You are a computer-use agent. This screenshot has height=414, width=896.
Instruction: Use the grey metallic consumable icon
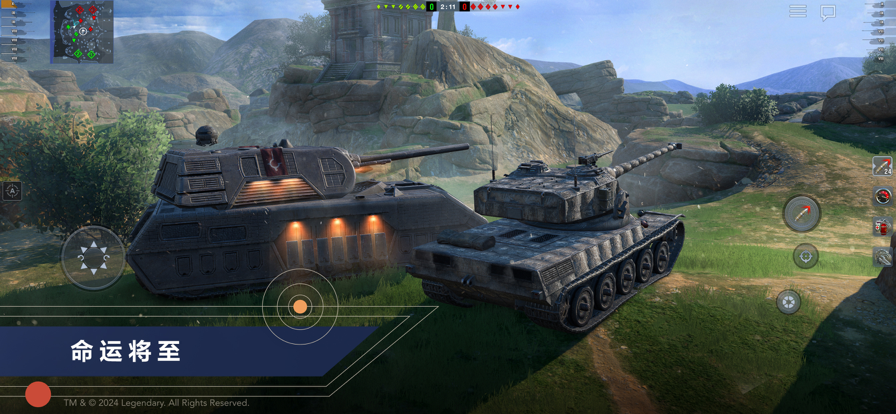[x=883, y=257]
